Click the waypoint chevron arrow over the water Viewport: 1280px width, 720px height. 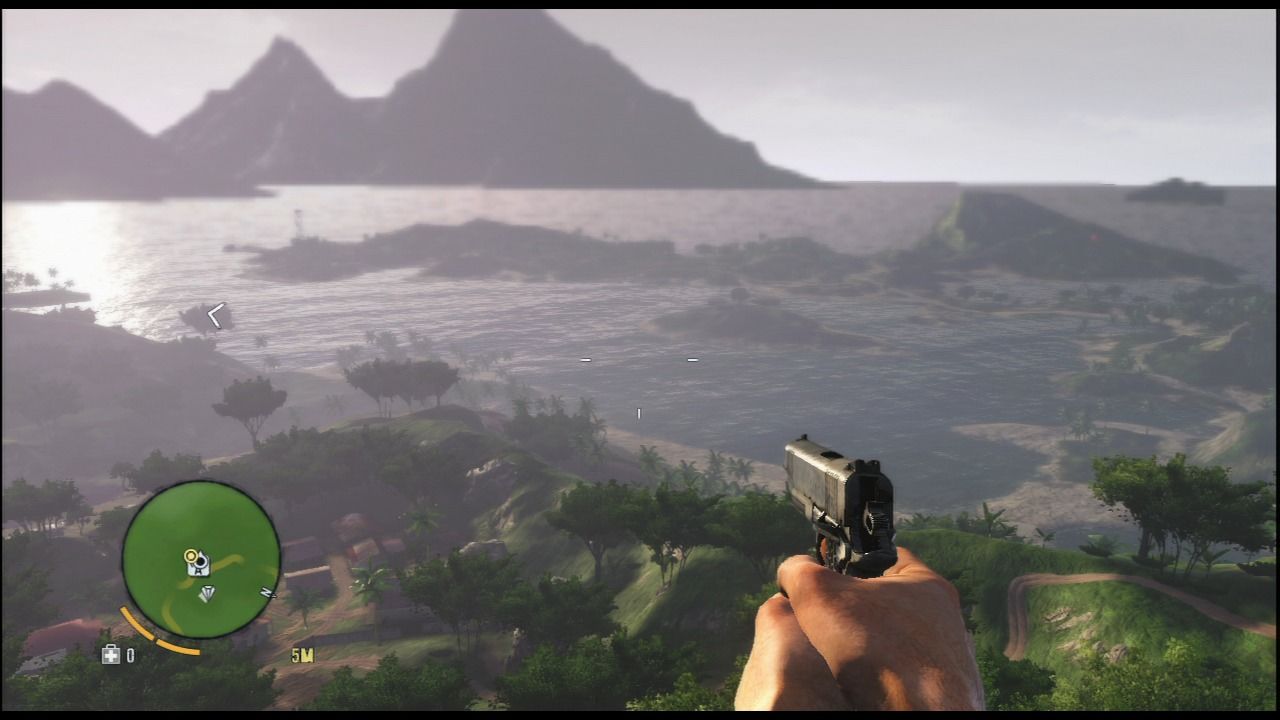coord(218,315)
